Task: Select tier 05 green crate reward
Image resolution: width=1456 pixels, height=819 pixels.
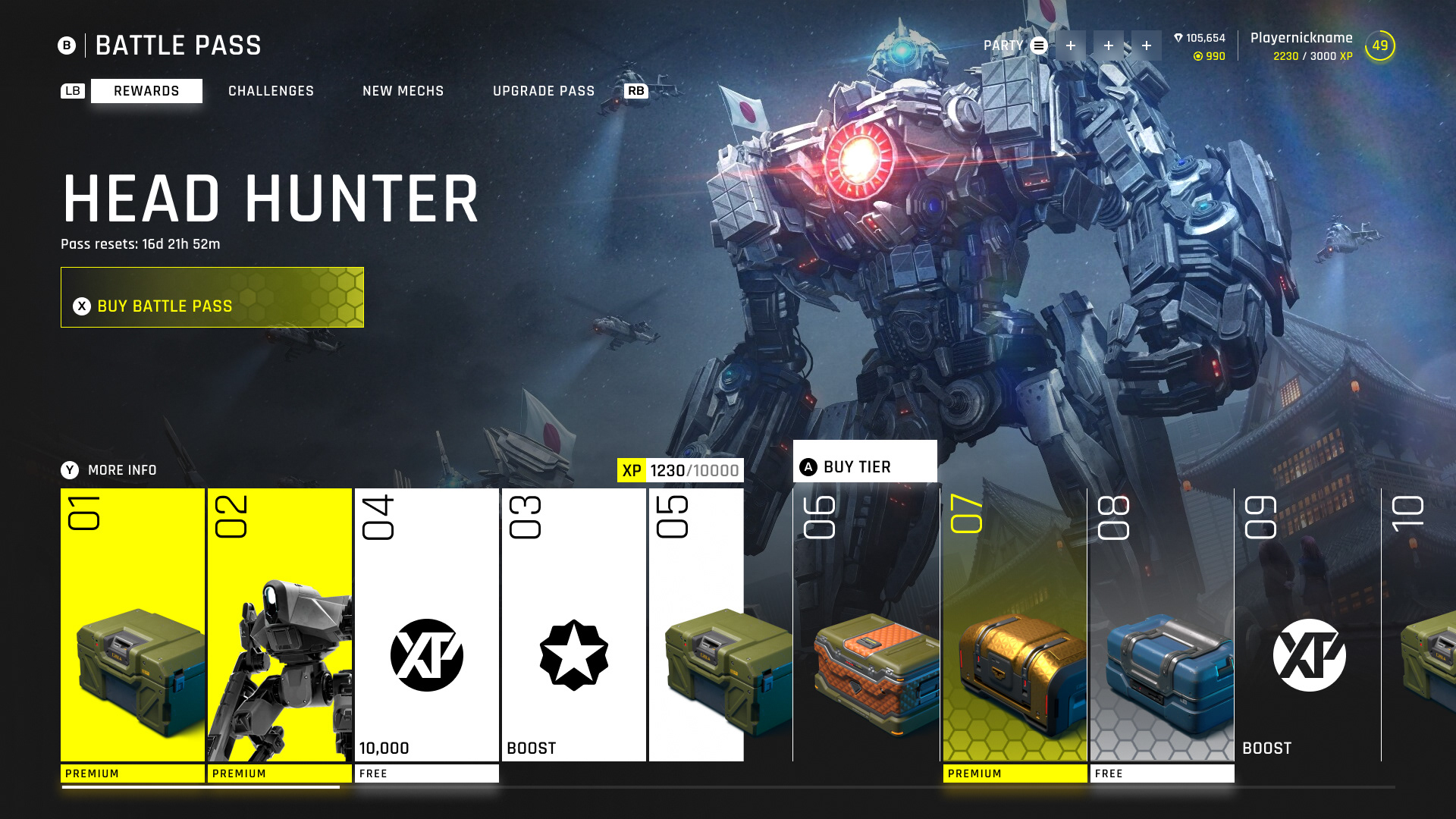Action: [696, 625]
